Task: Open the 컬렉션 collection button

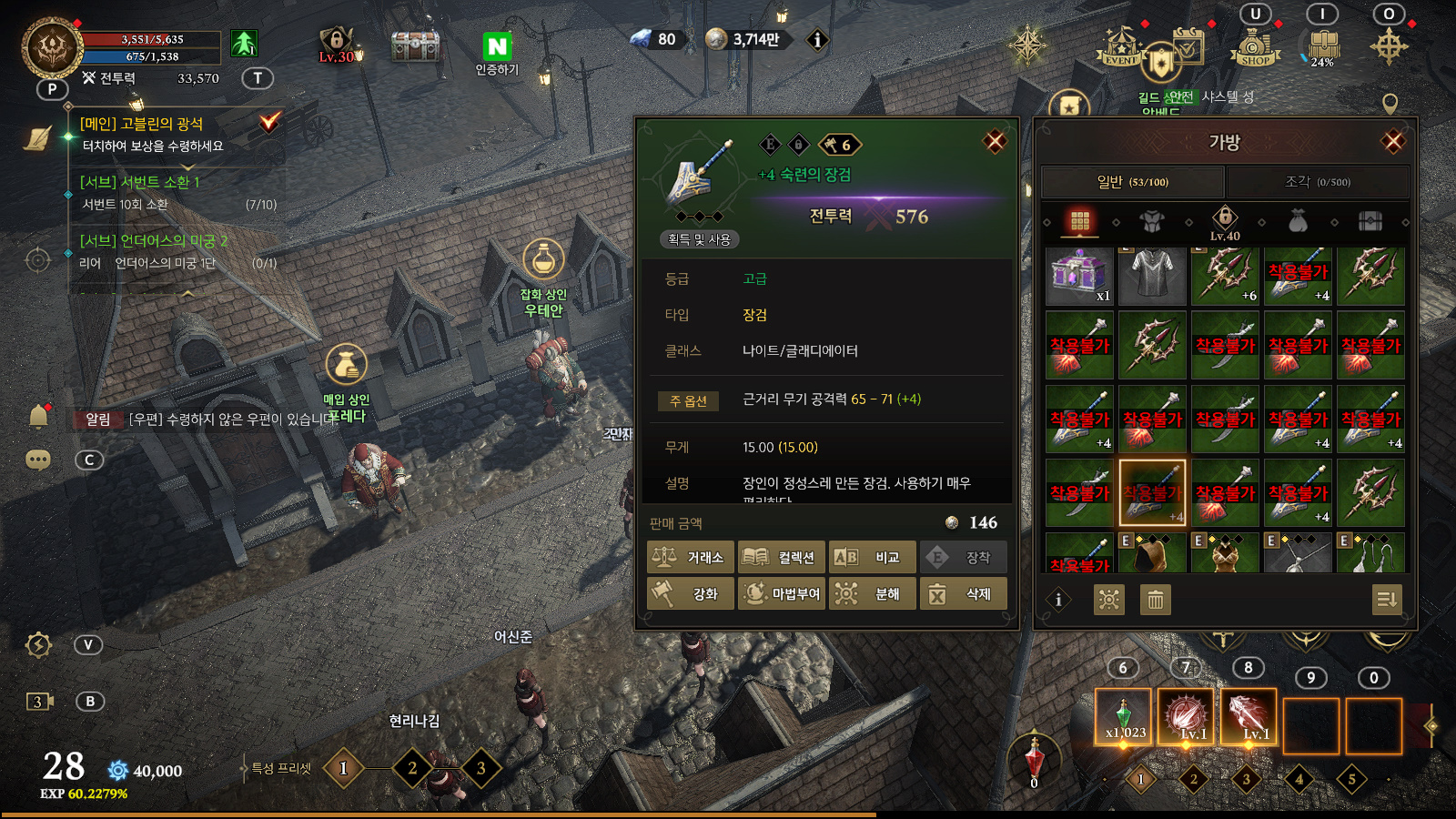Action: coord(781,558)
